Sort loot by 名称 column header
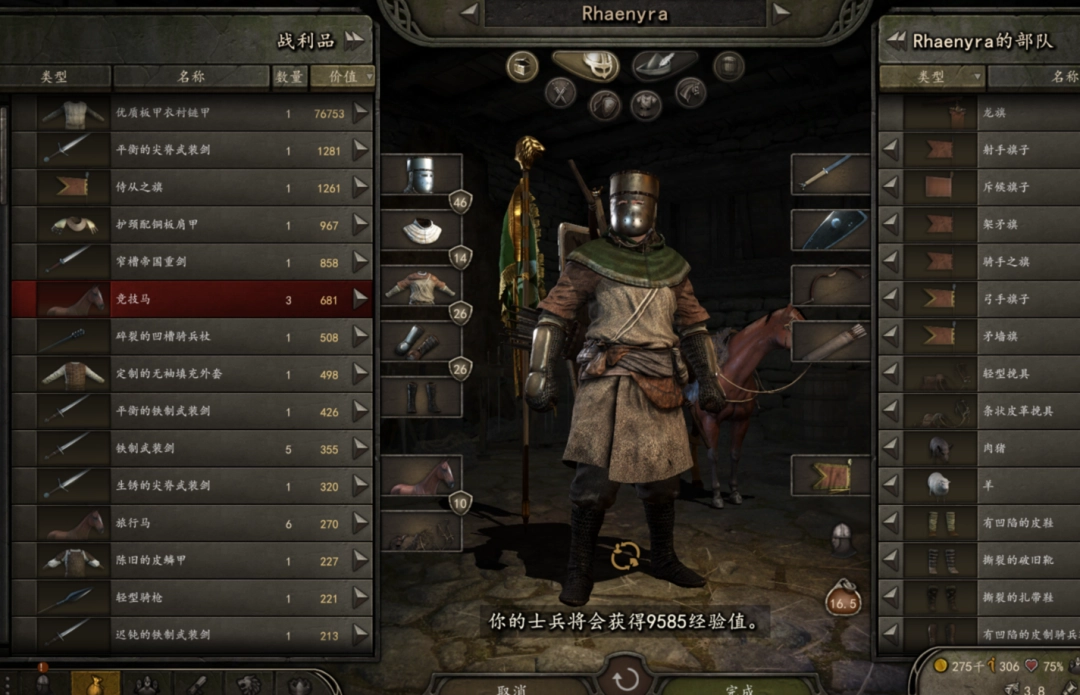Viewport: 1080px width, 695px height. (x=191, y=76)
